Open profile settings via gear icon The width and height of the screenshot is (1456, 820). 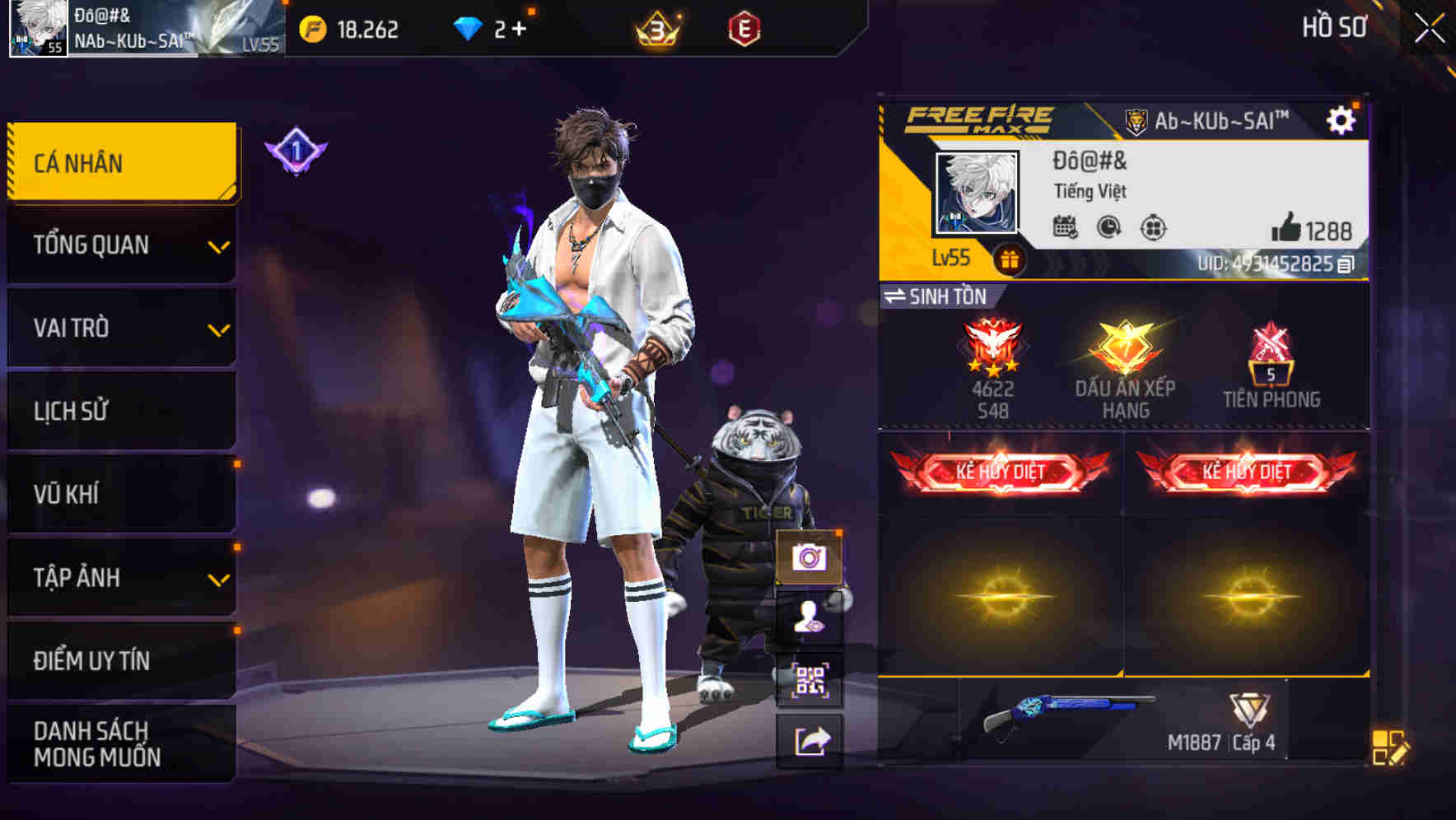(x=1342, y=119)
